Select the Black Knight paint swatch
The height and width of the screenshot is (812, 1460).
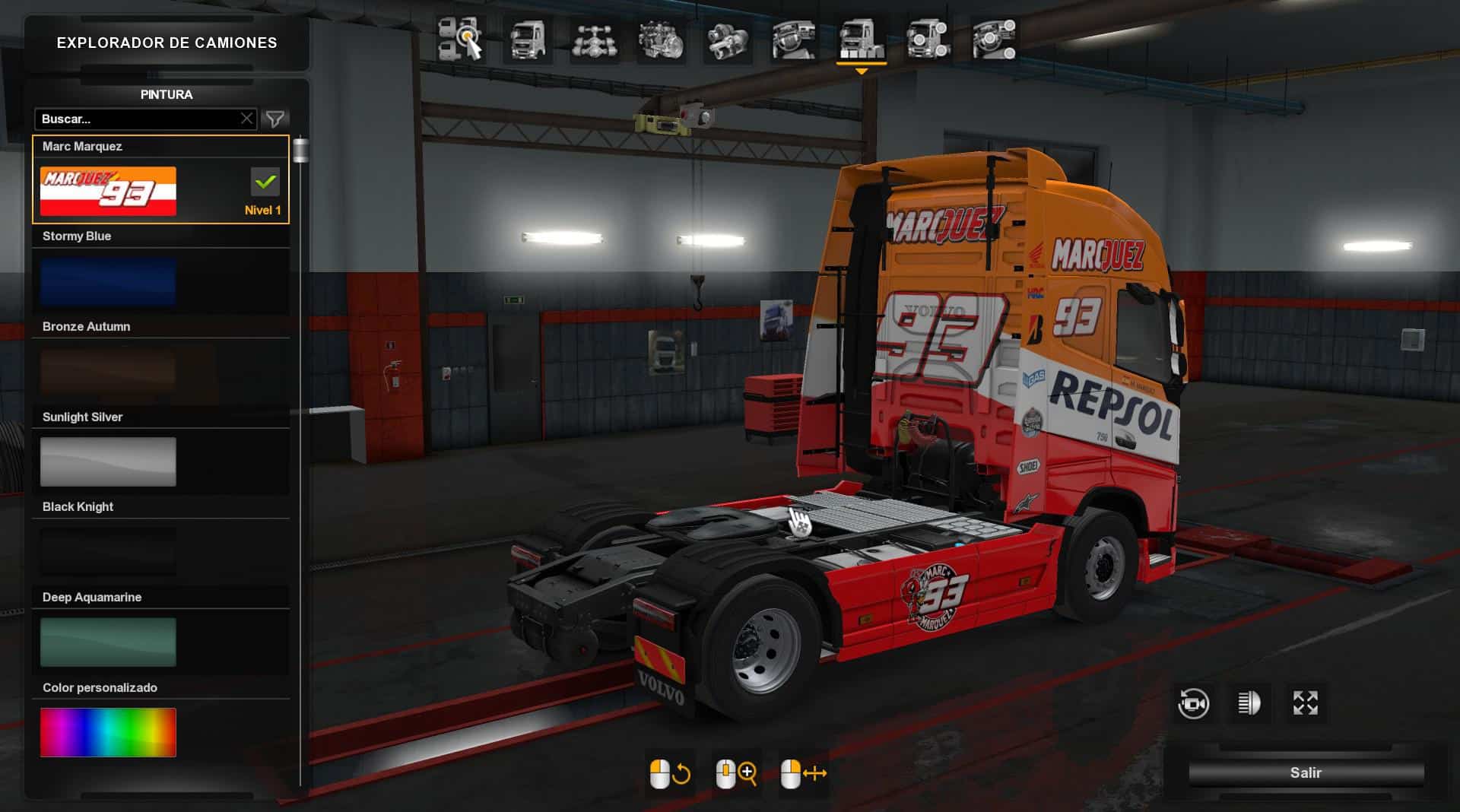click(108, 552)
